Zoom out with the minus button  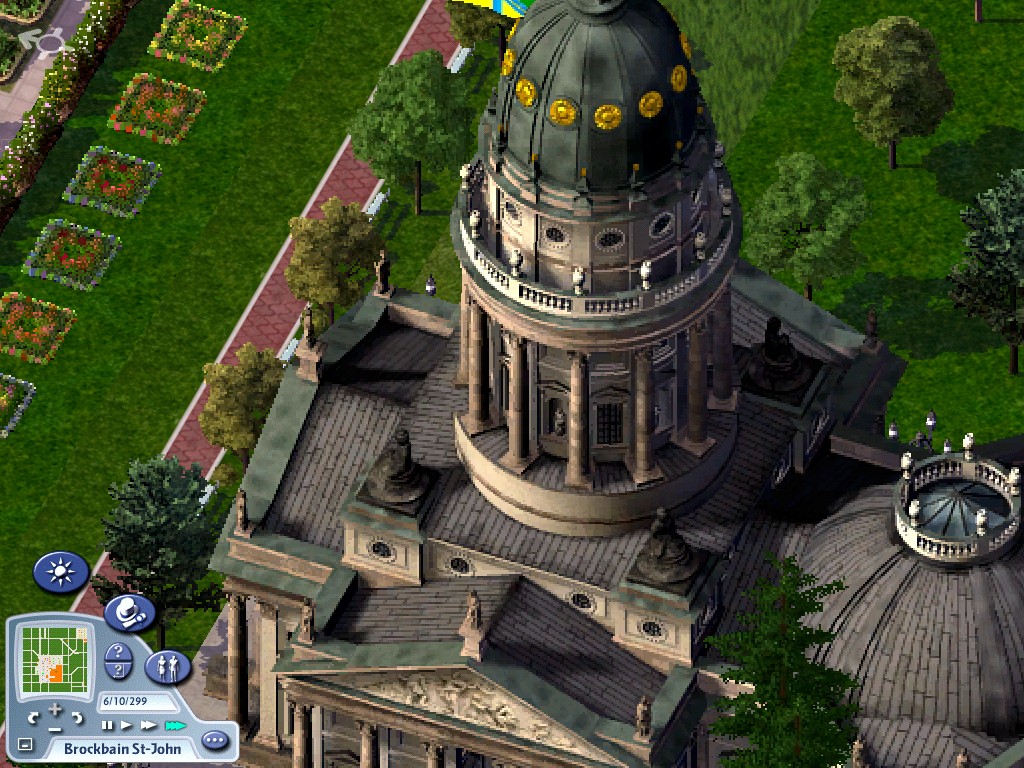tap(55, 728)
